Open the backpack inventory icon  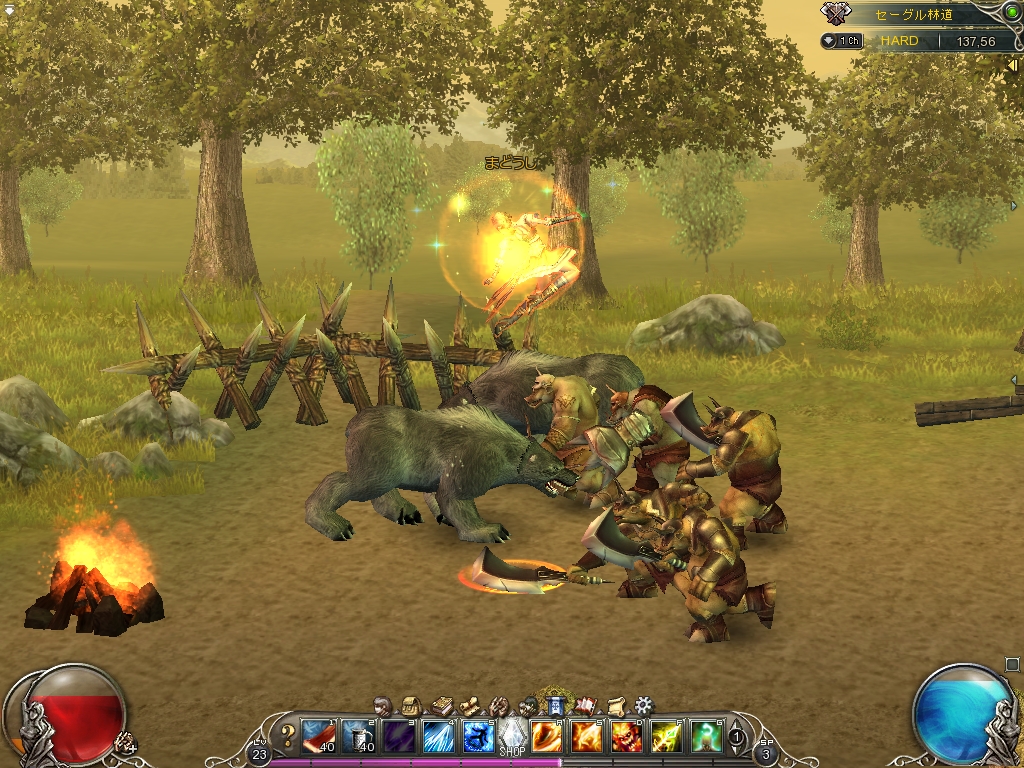click(x=410, y=705)
